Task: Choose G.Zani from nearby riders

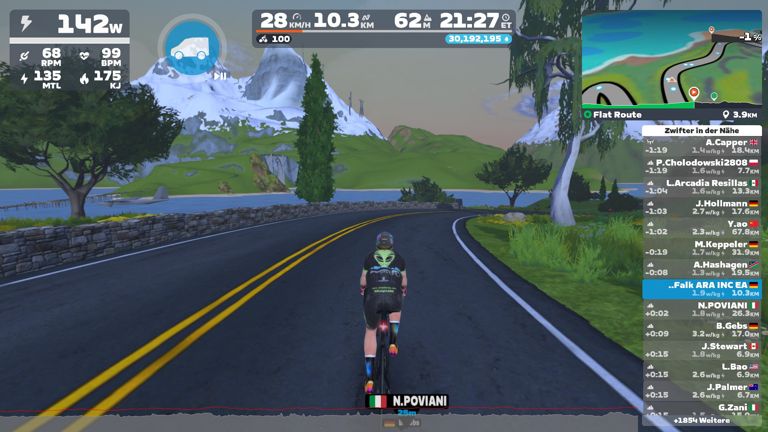Action: [702, 408]
